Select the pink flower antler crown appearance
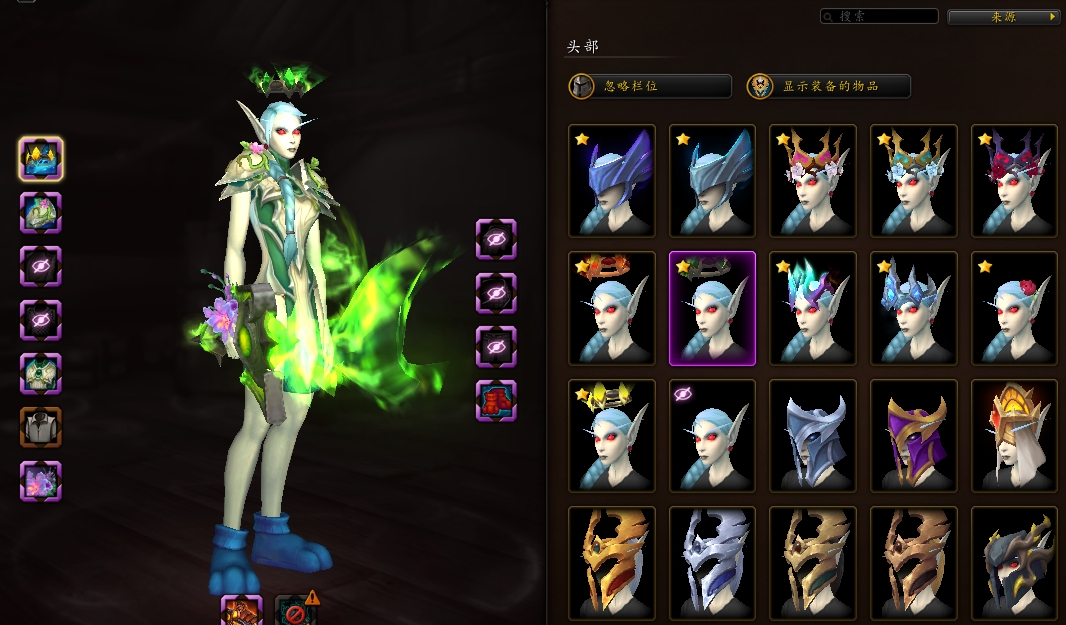 [x=813, y=181]
